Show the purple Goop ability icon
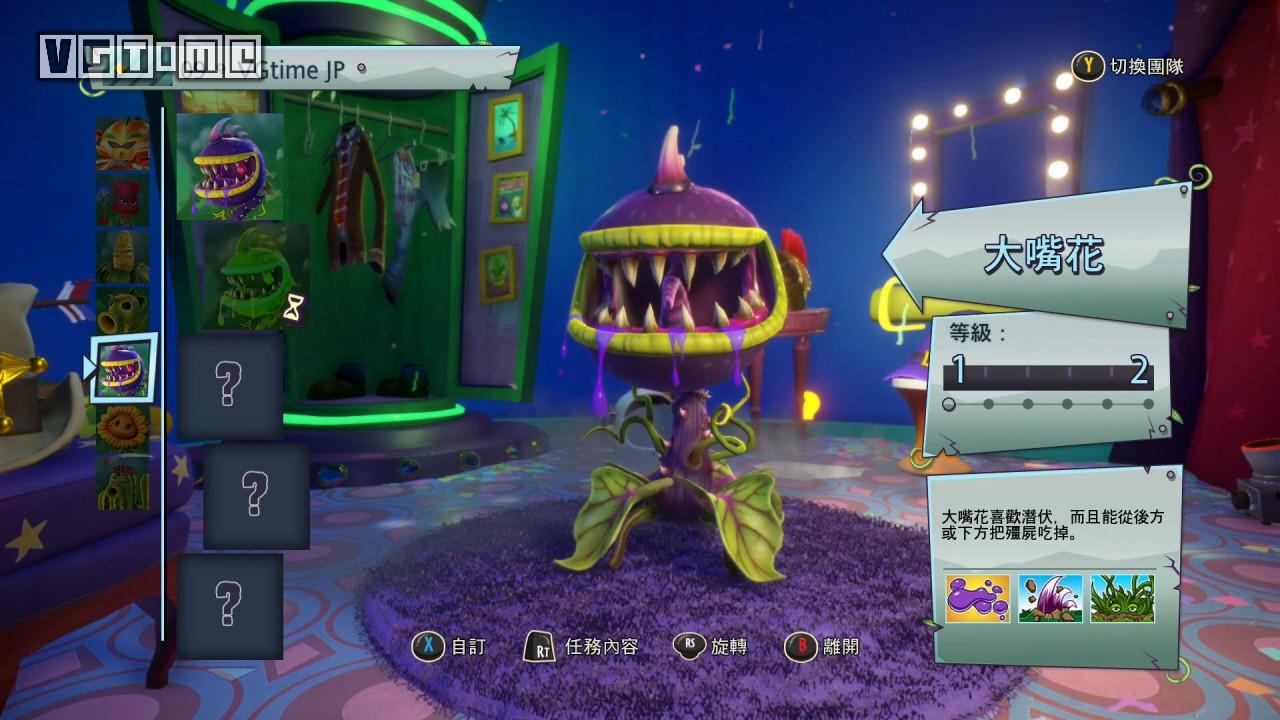Viewport: 1280px width, 720px height. pyautogui.click(x=978, y=598)
